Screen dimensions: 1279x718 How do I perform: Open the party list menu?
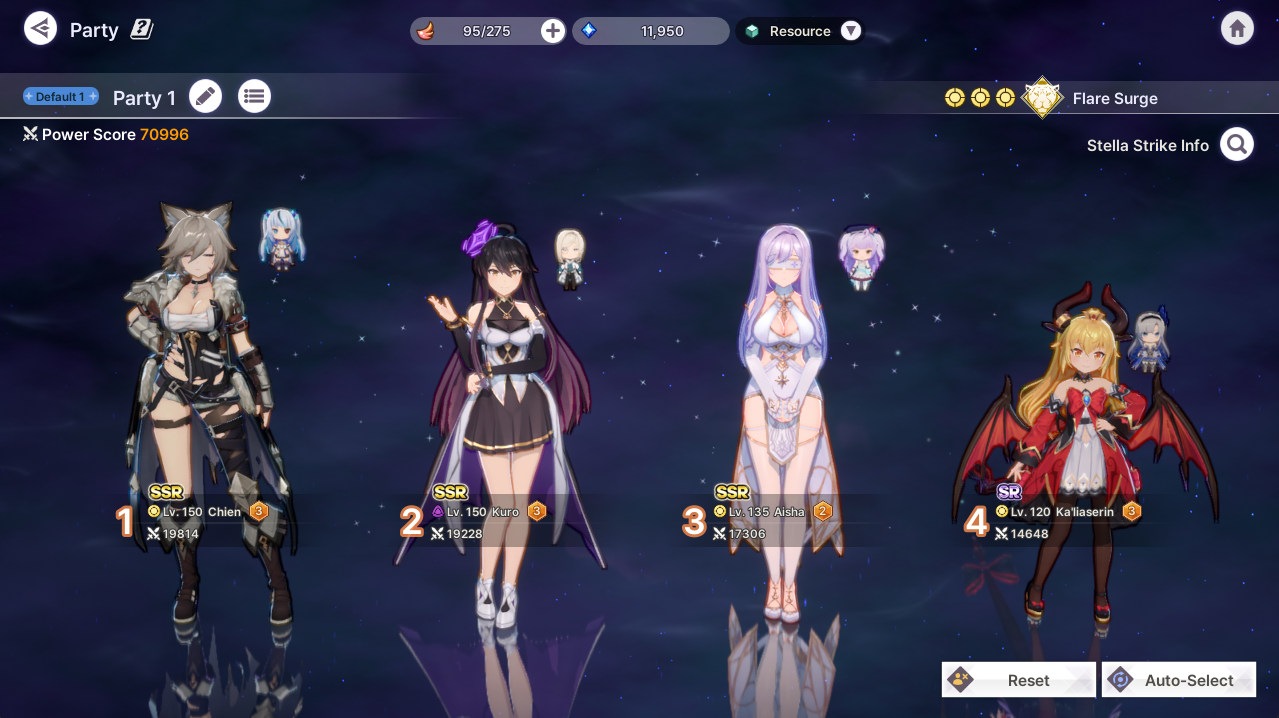(254, 97)
